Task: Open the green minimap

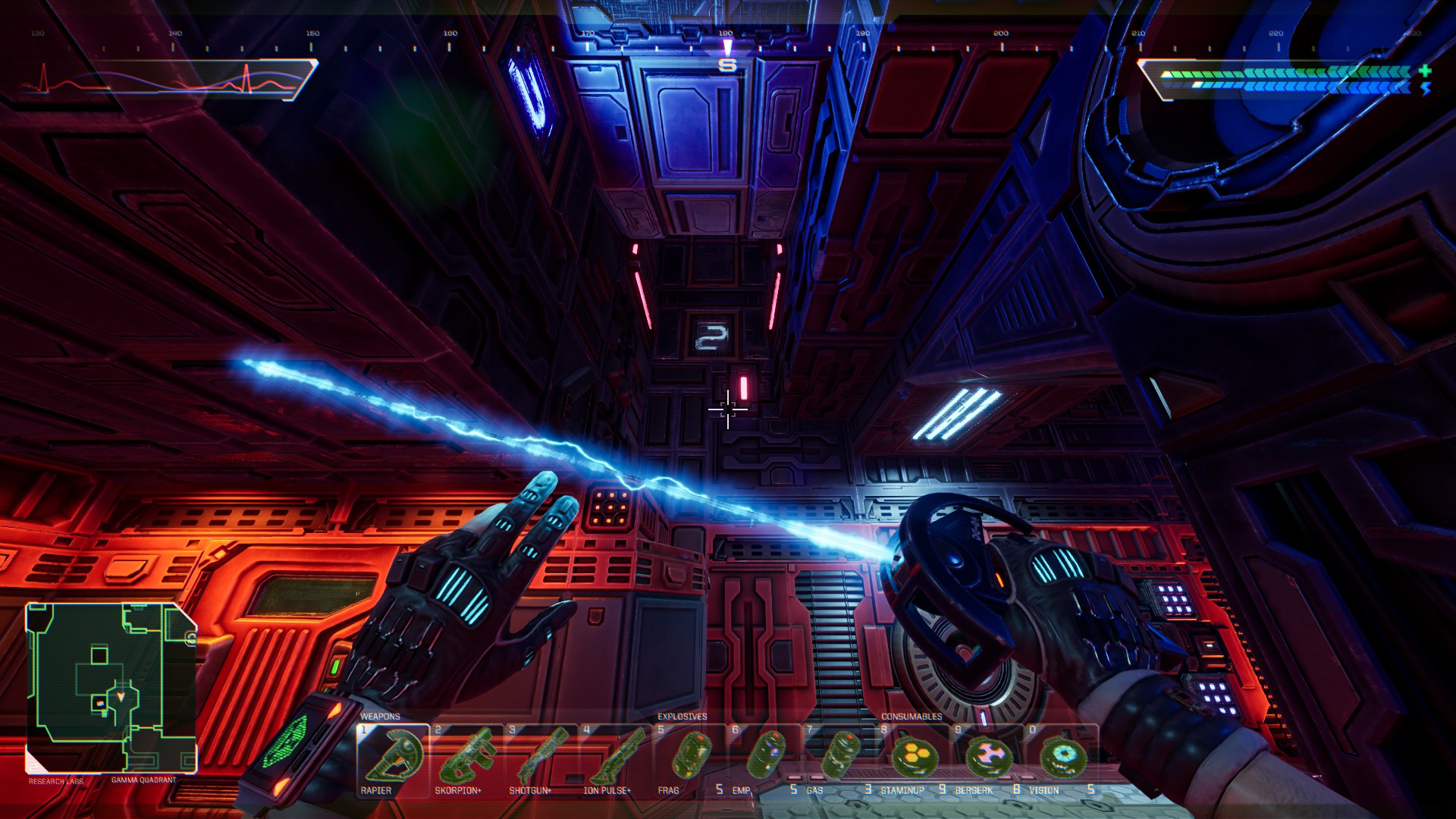Action: [x=111, y=687]
